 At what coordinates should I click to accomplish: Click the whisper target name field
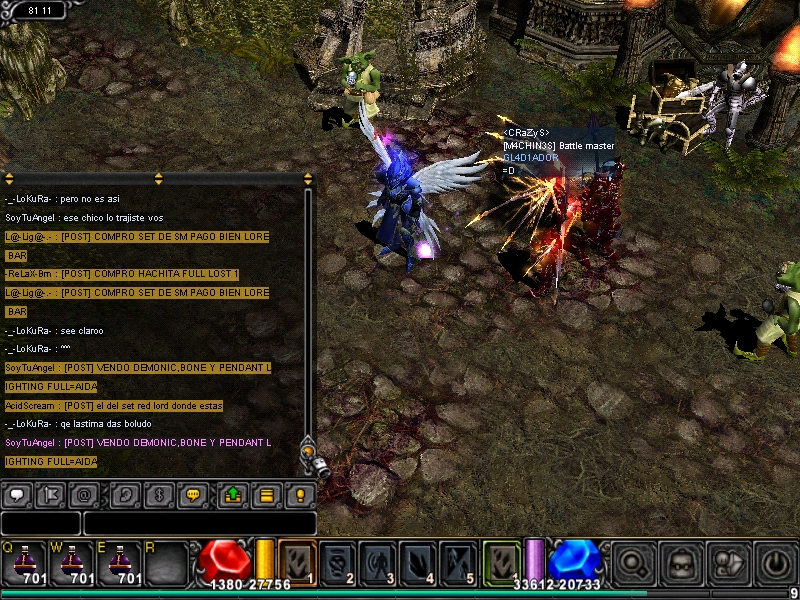[40, 523]
